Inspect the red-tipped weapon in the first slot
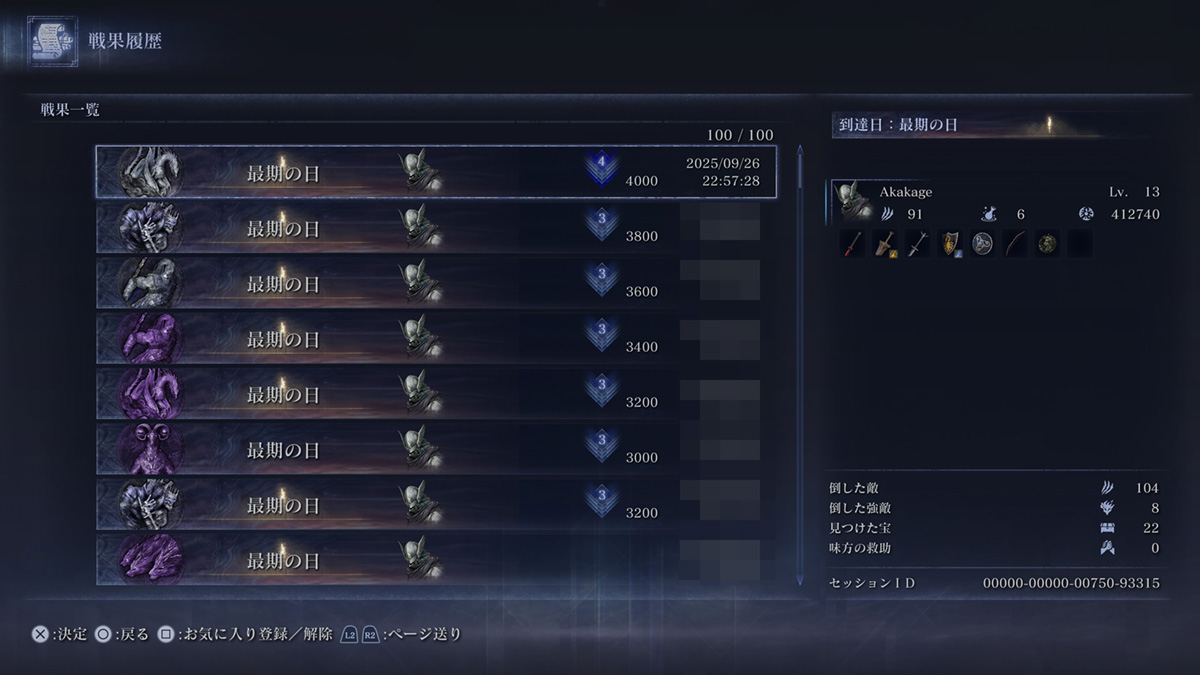Image resolution: width=1200 pixels, height=675 pixels. coord(853,244)
